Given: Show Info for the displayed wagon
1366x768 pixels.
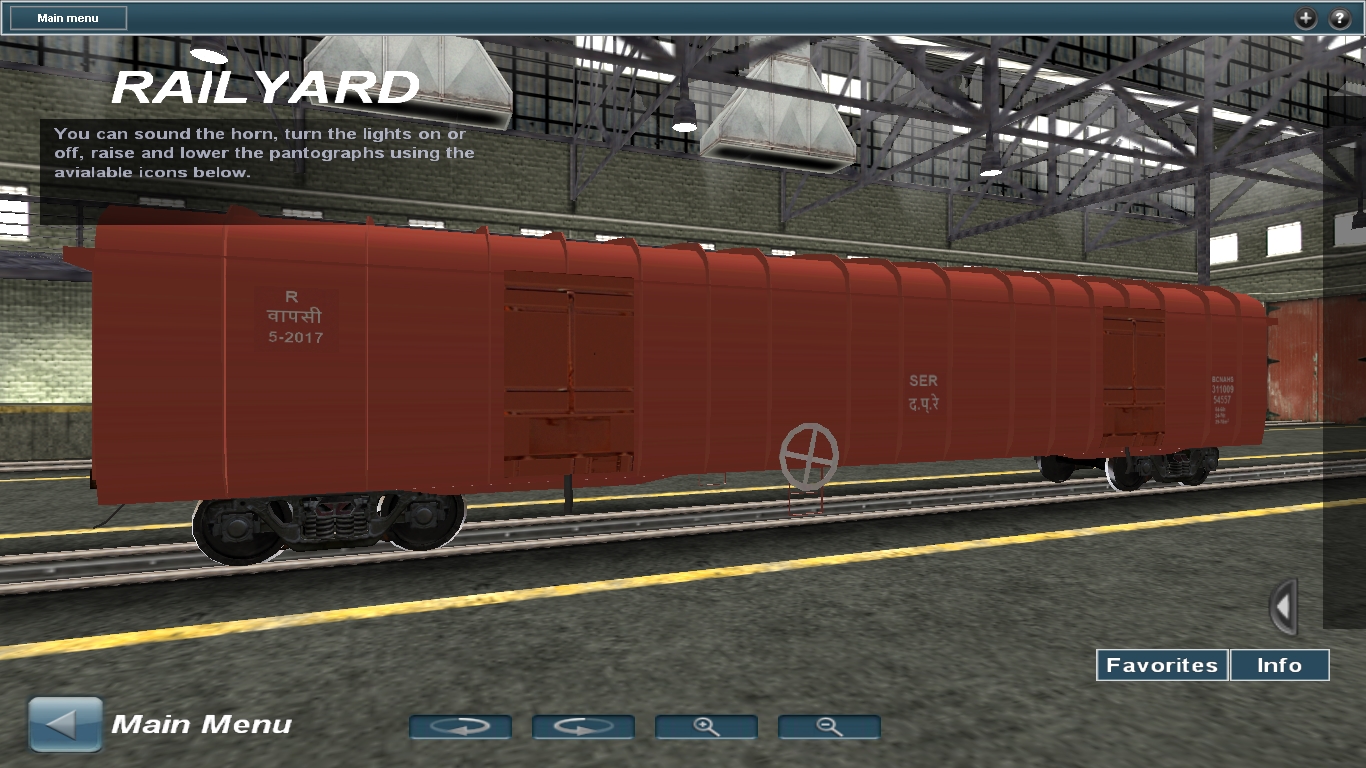Looking at the screenshot, I should tap(1280, 665).
